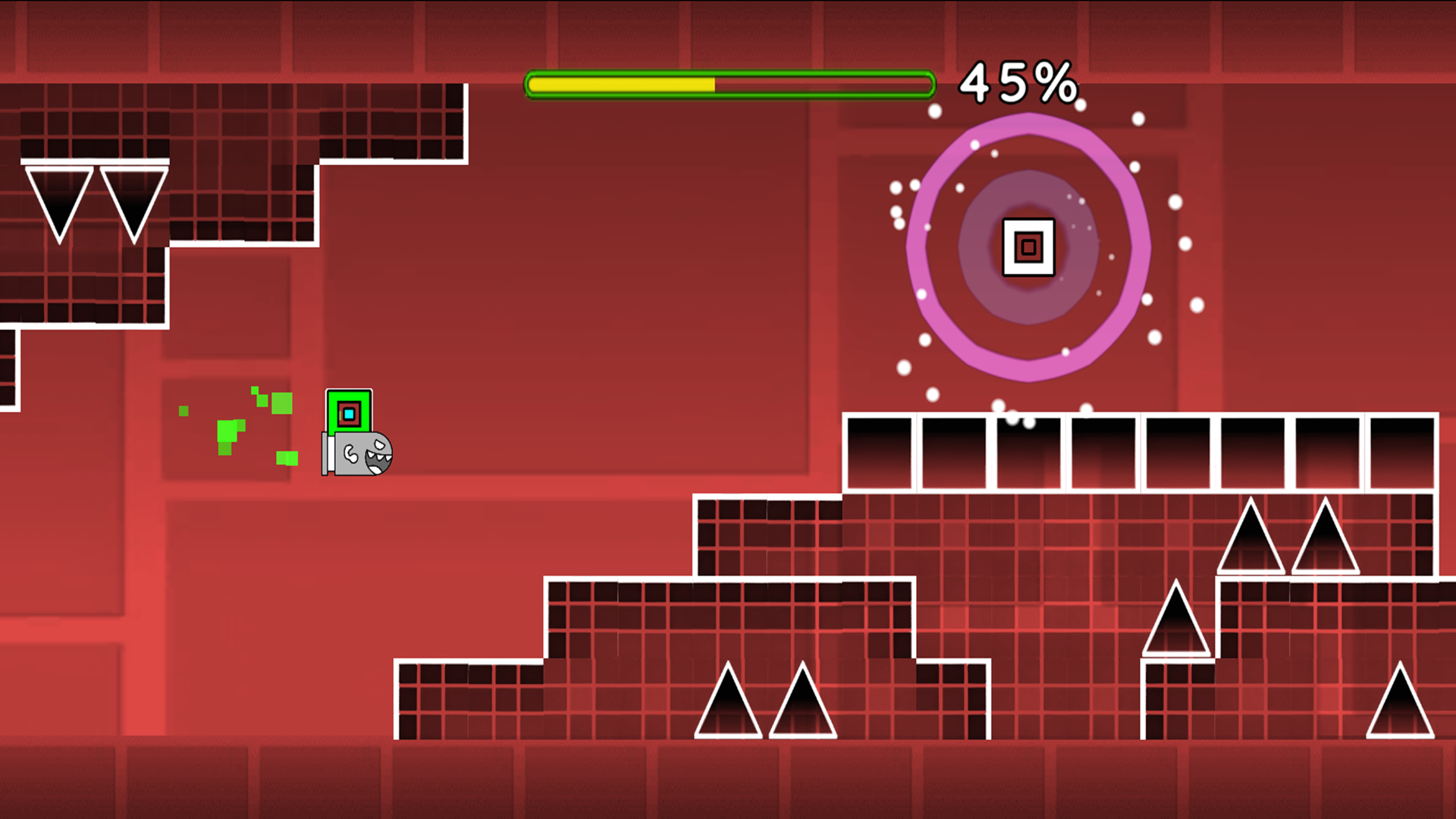The height and width of the screenshot is (819, 1456).
Task: Click the leftmost downward spike on the ceiling
Action: pos(57,193)
